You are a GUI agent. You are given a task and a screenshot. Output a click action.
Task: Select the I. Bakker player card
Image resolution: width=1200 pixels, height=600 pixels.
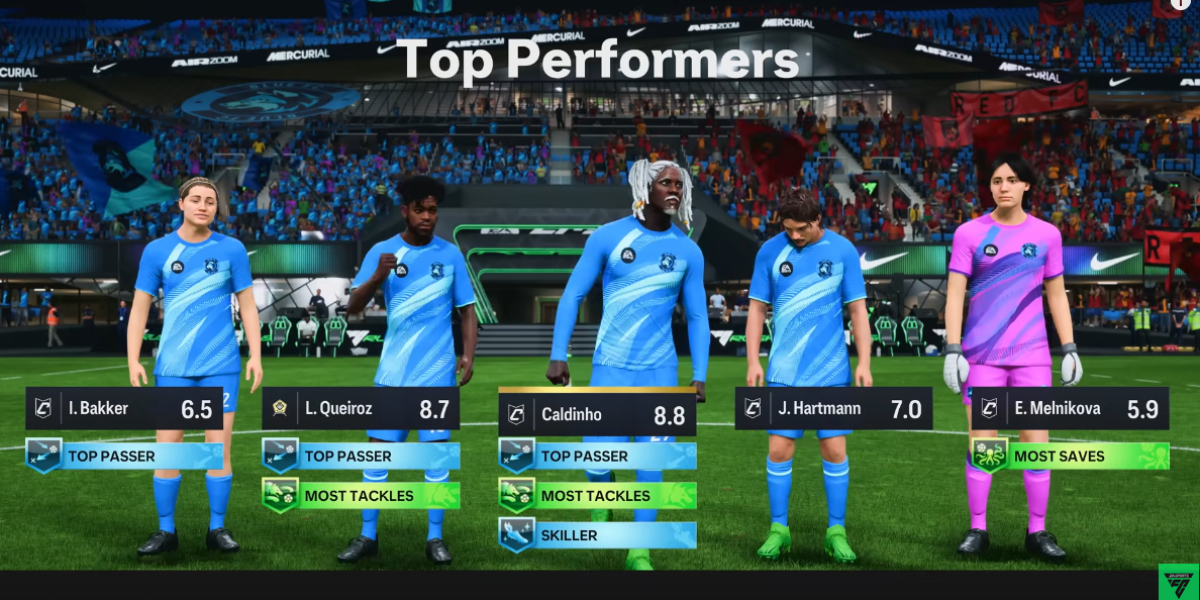click(x=124, y=409)
